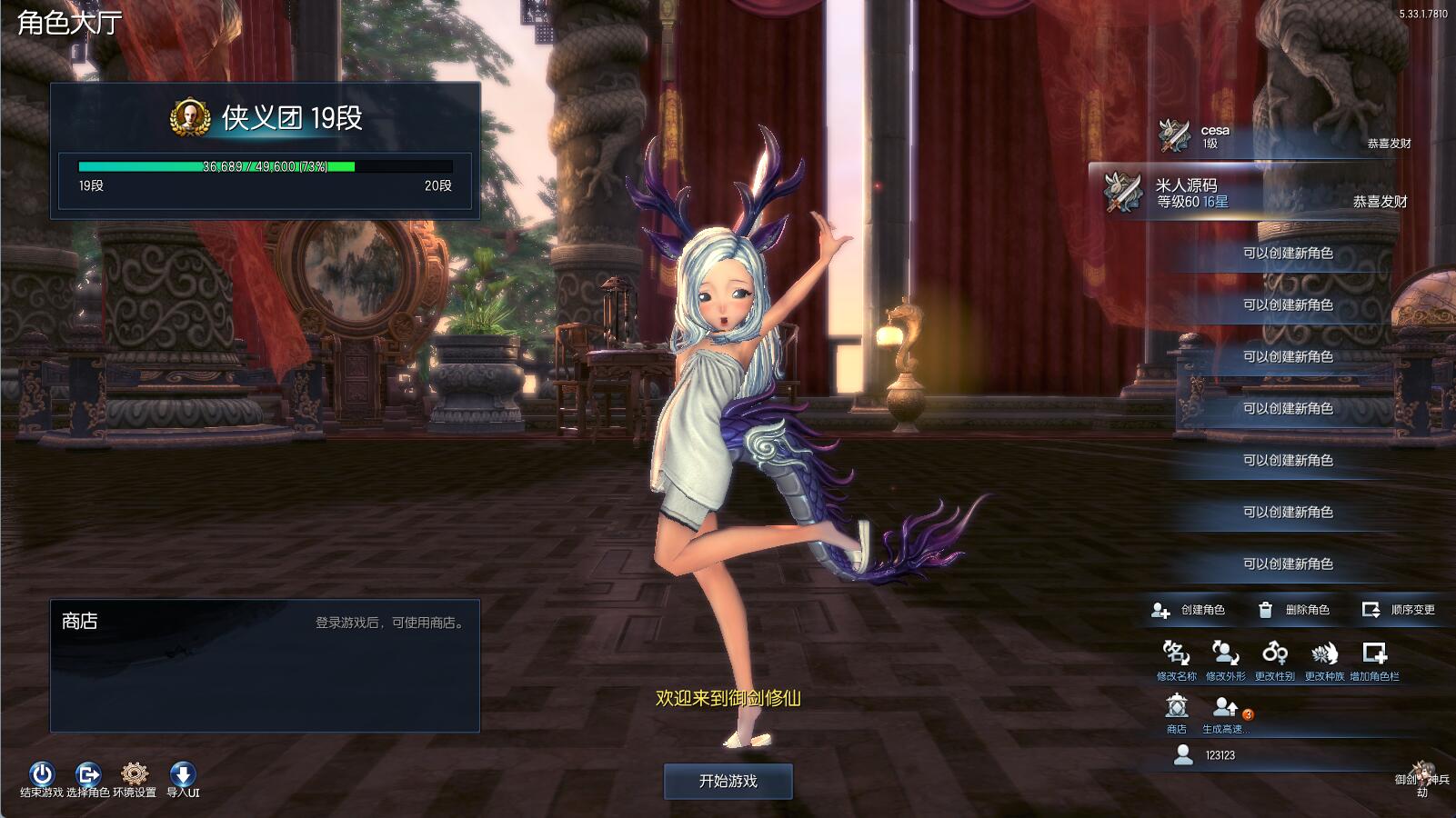Select 修改外形 appearance change icon
Viewport: 1456px width, 818px height.
coord(1225,653)
